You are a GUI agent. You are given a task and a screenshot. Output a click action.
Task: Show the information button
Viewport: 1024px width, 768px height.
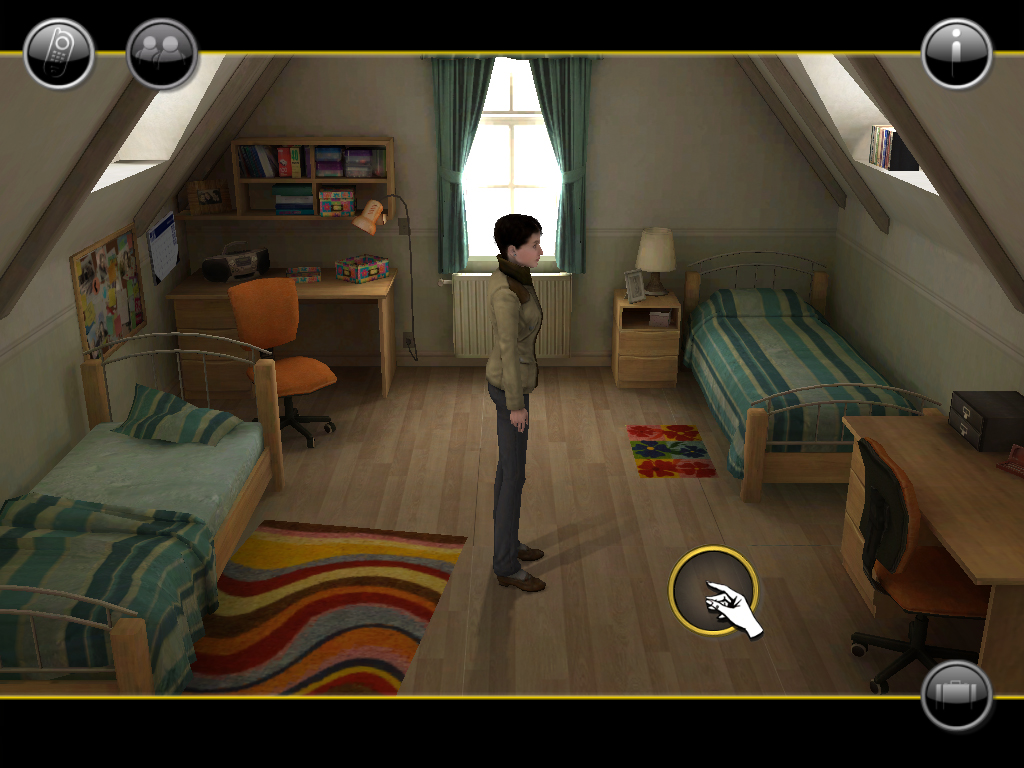click(x=957, y=54)
